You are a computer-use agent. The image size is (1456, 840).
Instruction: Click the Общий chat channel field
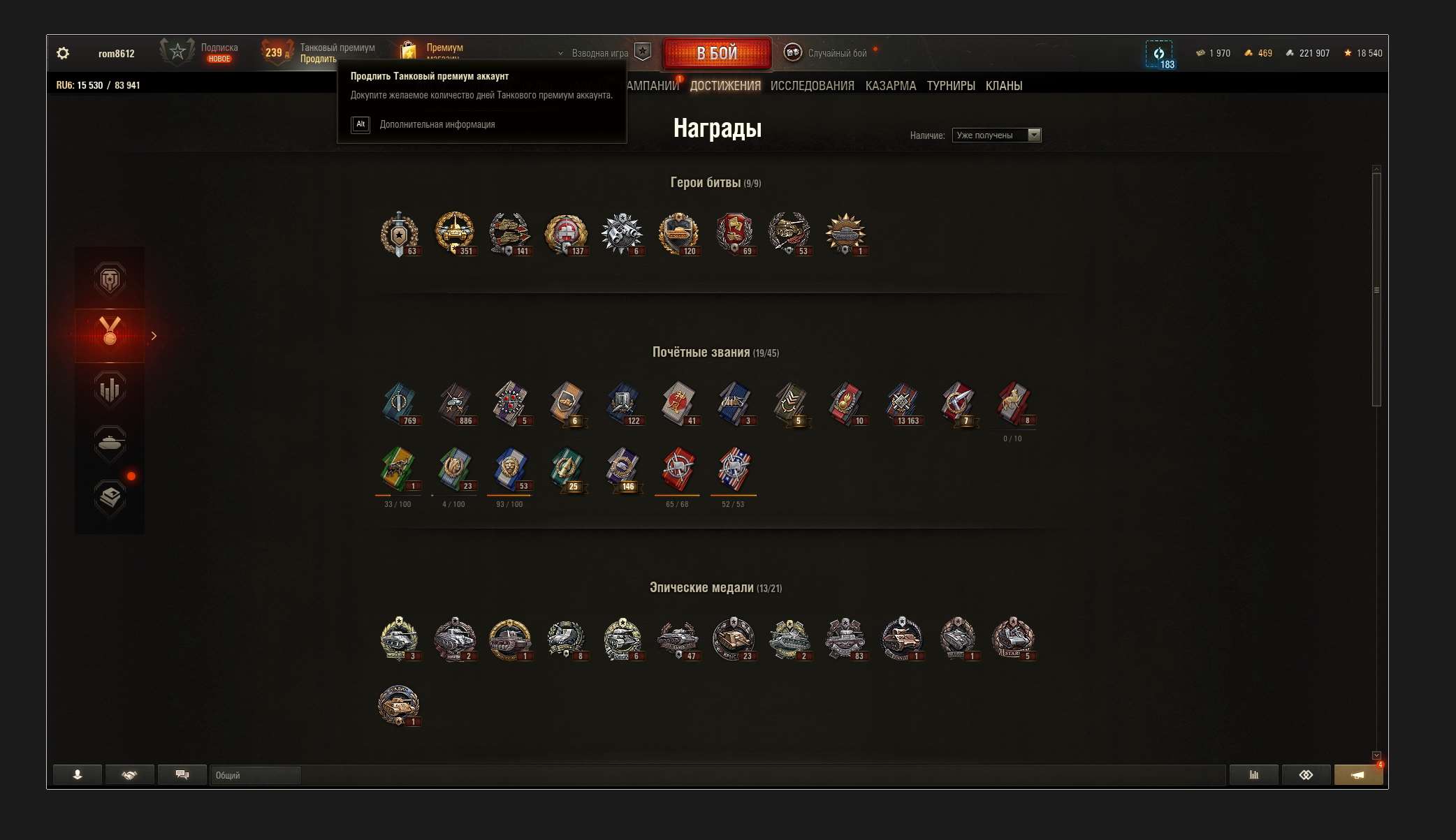click(255, 775)
